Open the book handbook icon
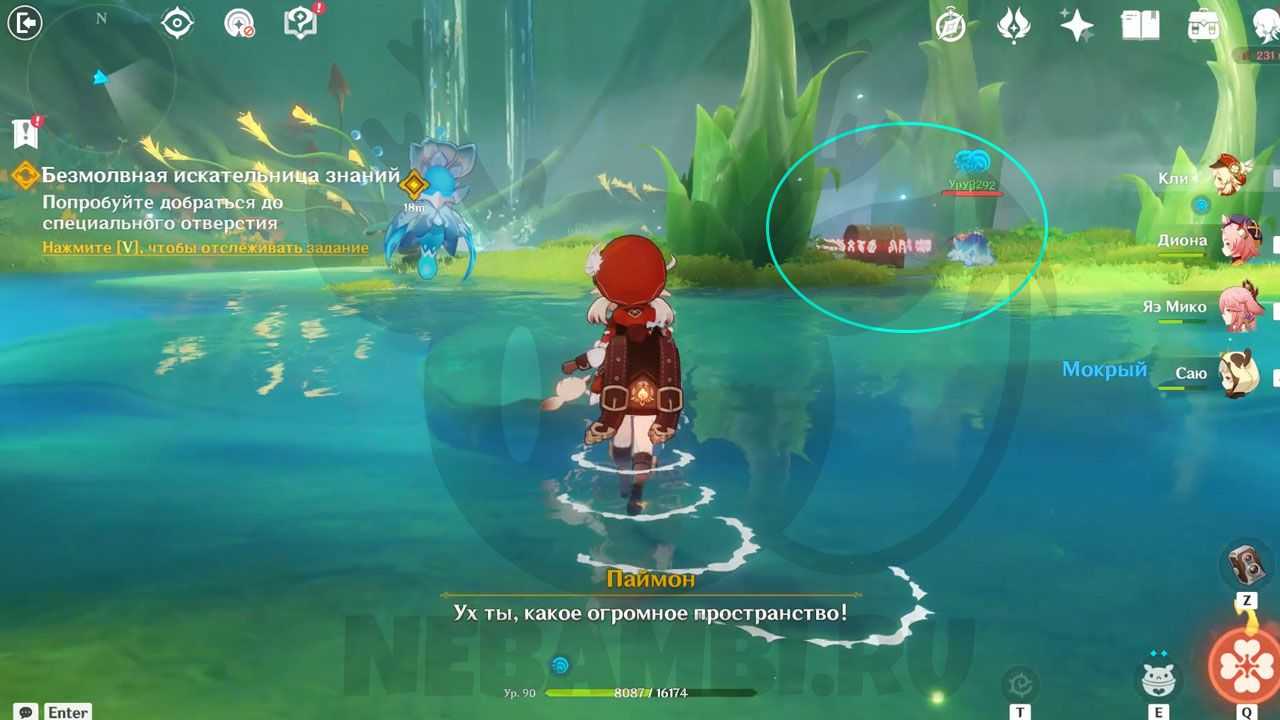 pyautogui.click(x=1140, y=25)
